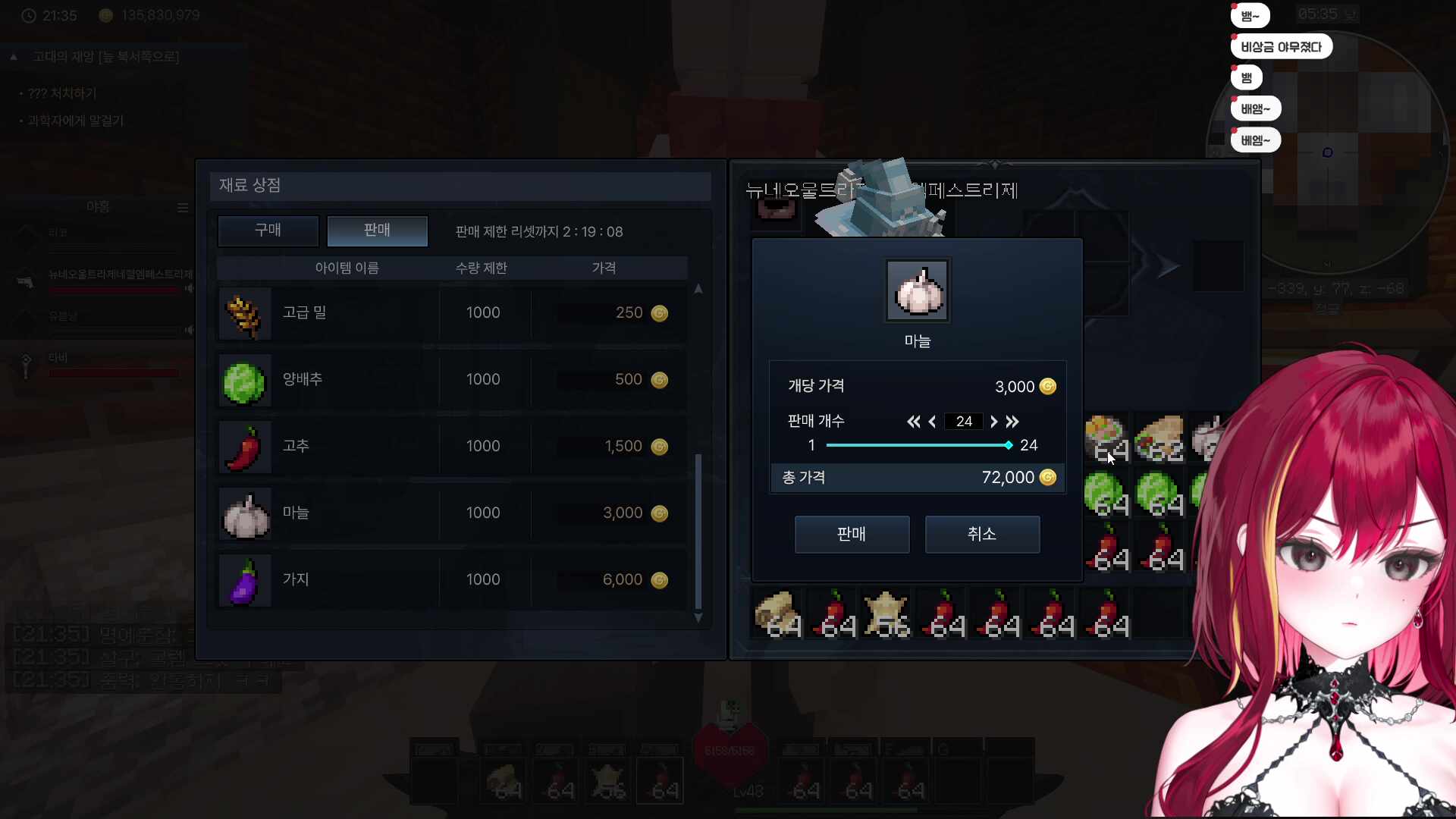Click the eggplant icon for 가지
This screenshot has width=1456, height=819.
click(x=244, y=581)
